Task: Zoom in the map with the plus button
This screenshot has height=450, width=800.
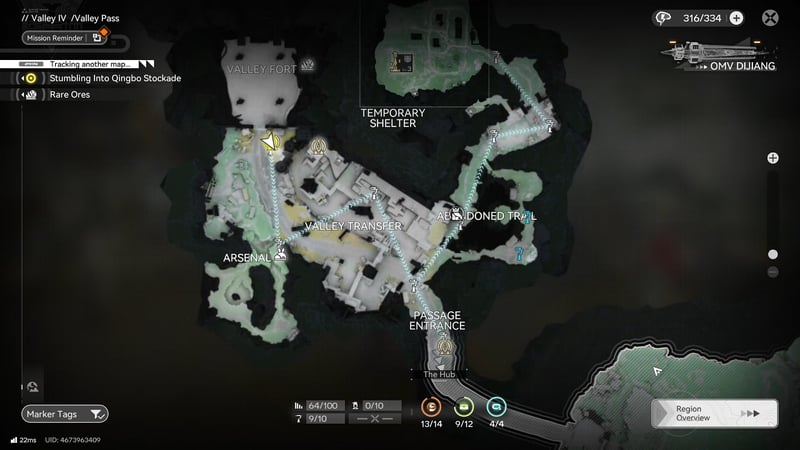Action: pos(773,158)
